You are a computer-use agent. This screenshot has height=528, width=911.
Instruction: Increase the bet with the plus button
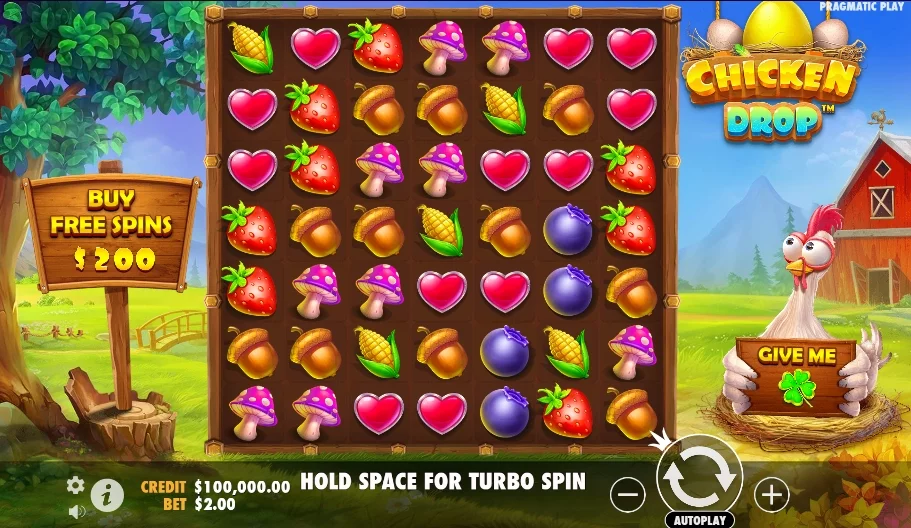tap(771, 493)
